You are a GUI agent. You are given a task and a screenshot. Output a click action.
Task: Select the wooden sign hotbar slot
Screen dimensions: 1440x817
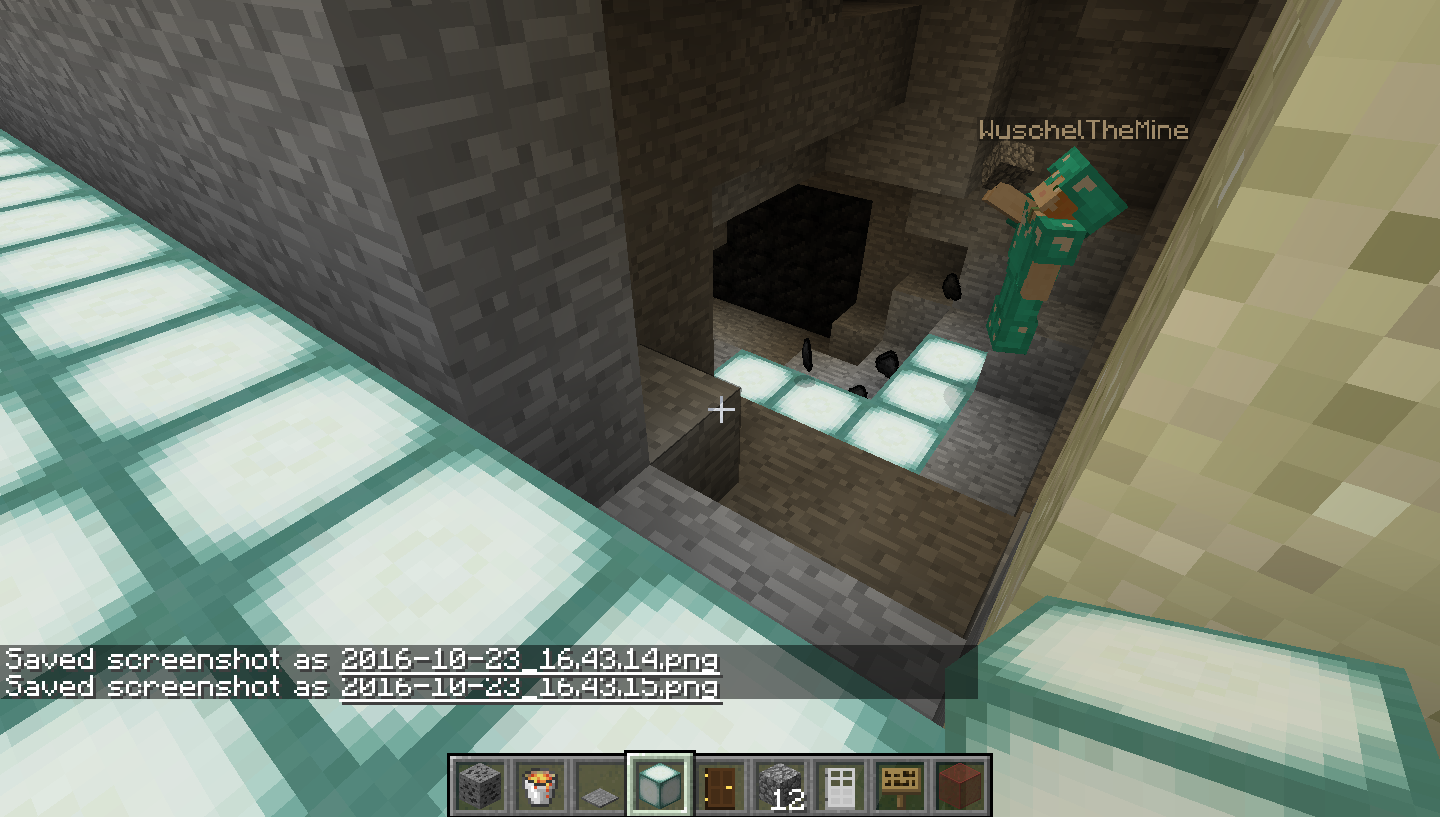[x=899, y=785]
